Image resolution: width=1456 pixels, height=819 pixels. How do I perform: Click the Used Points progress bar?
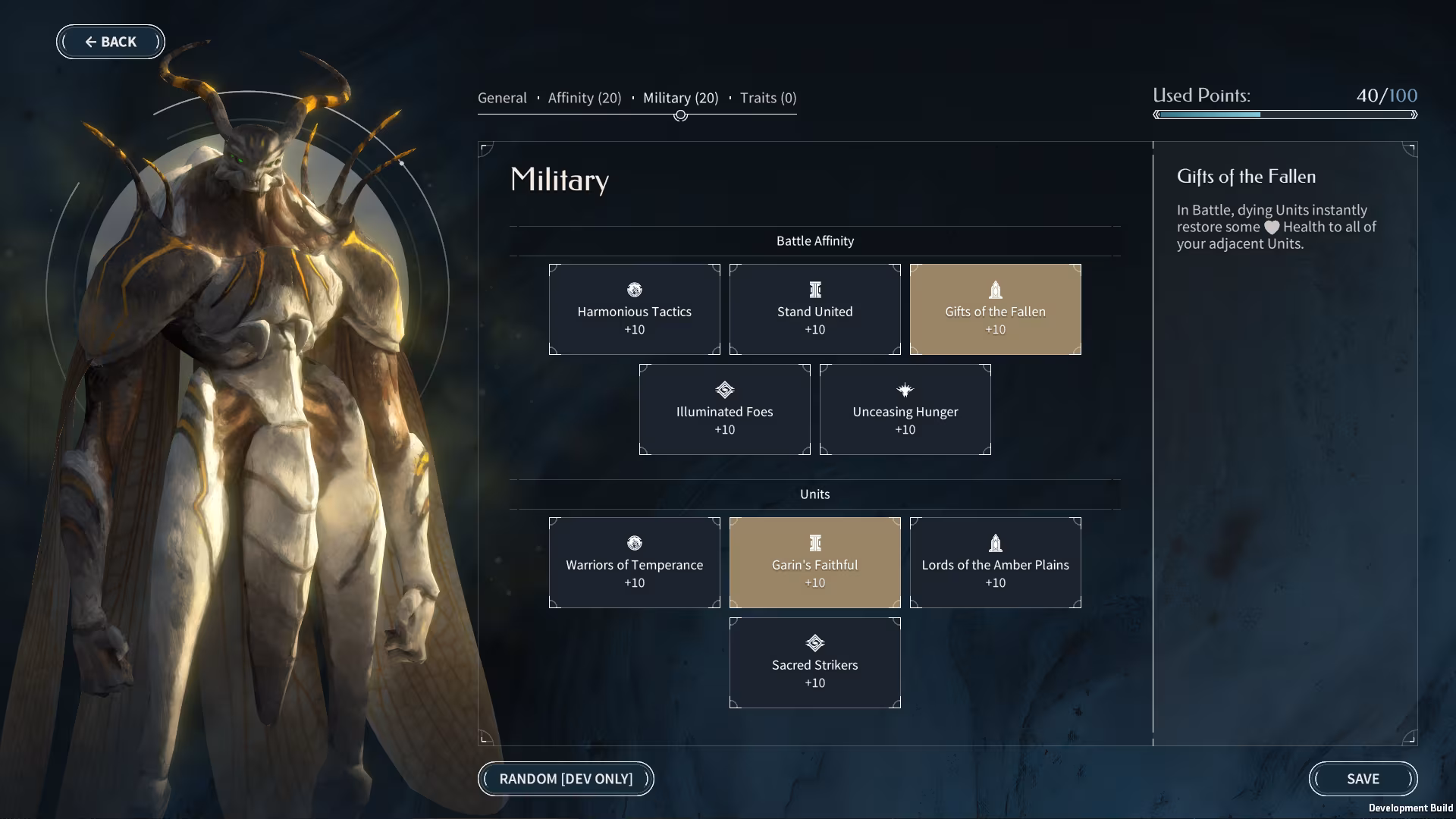pos(1285,115)
